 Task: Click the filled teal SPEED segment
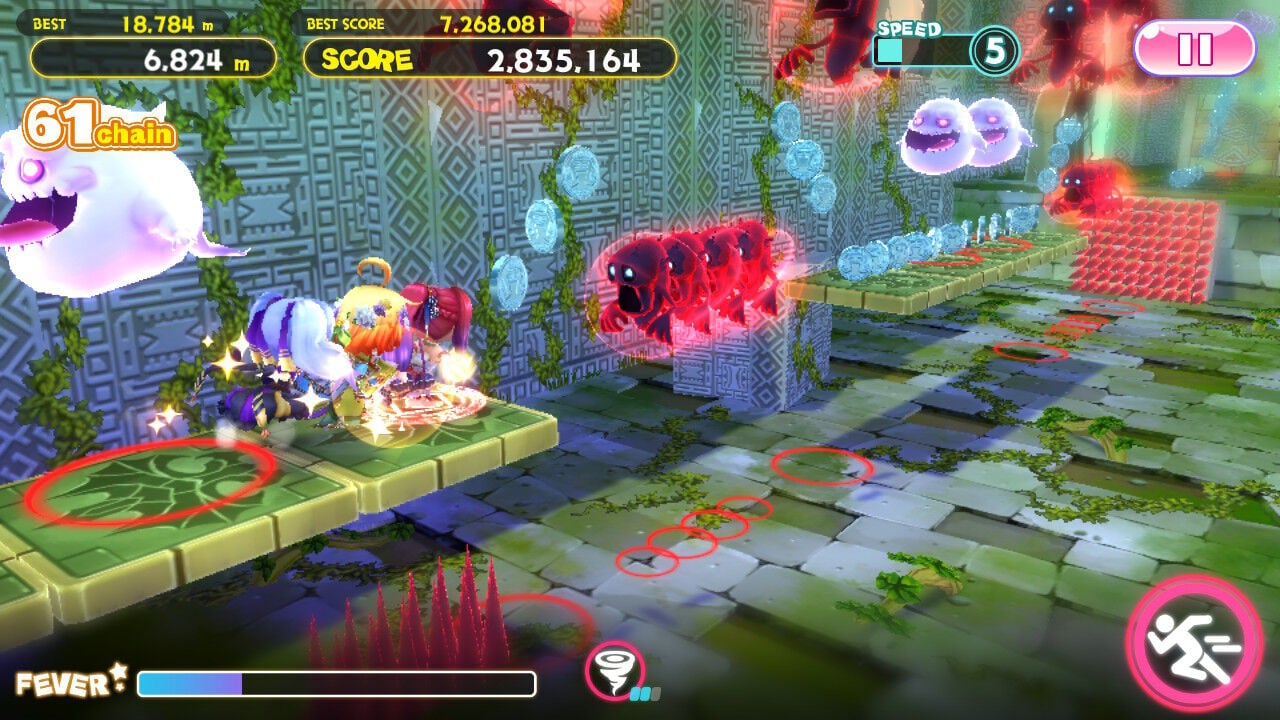[x=890, y=47]
